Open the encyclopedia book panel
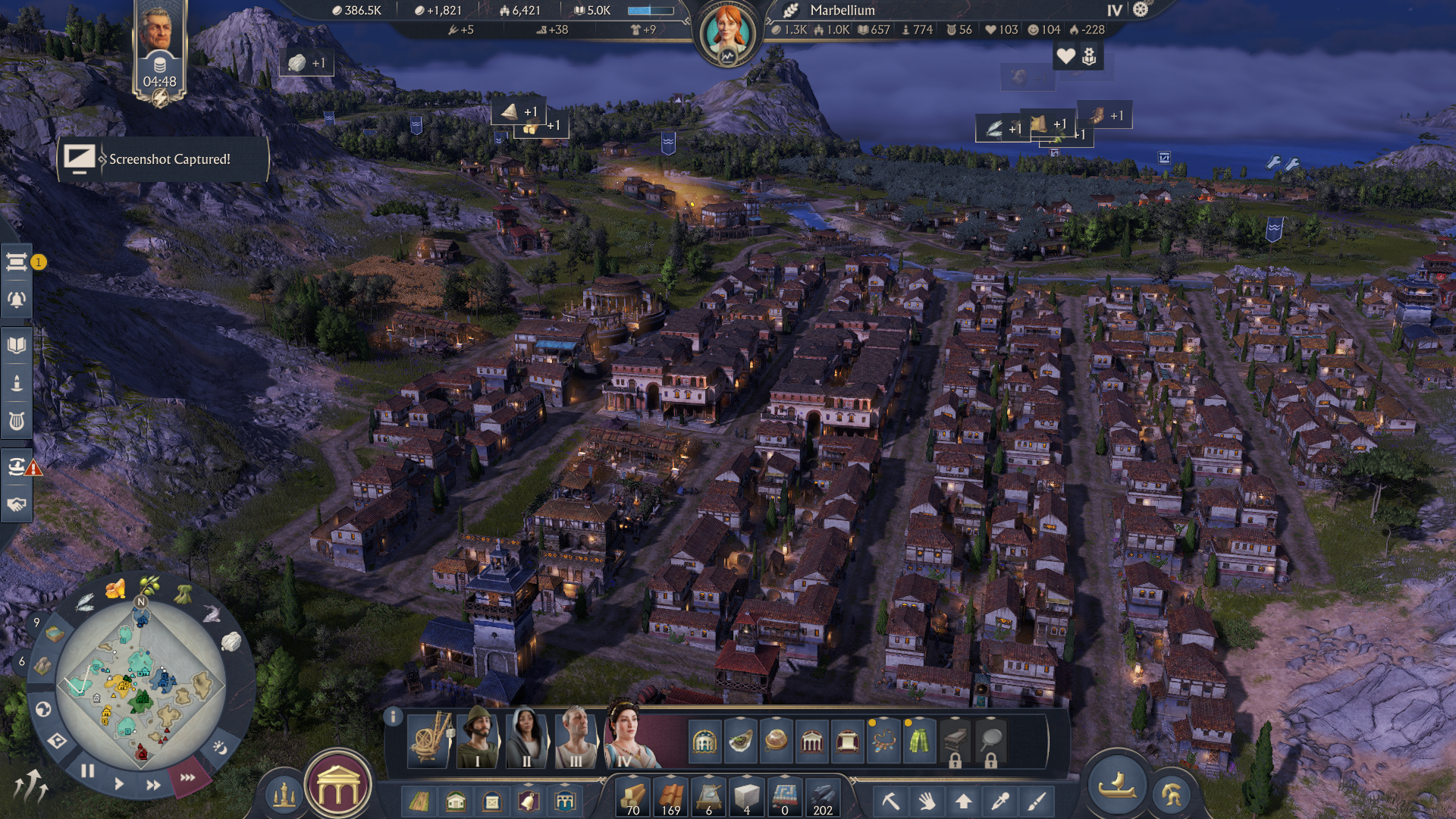This screenshot has width=1456, height=819. 17,343
